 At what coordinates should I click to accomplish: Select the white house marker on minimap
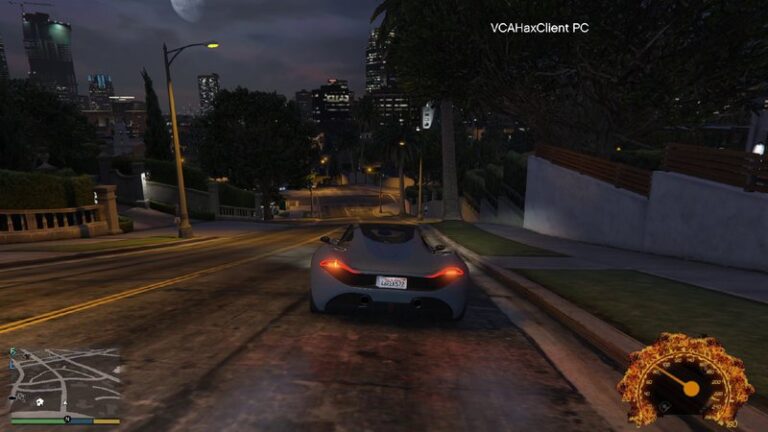[x=39, y=402]
